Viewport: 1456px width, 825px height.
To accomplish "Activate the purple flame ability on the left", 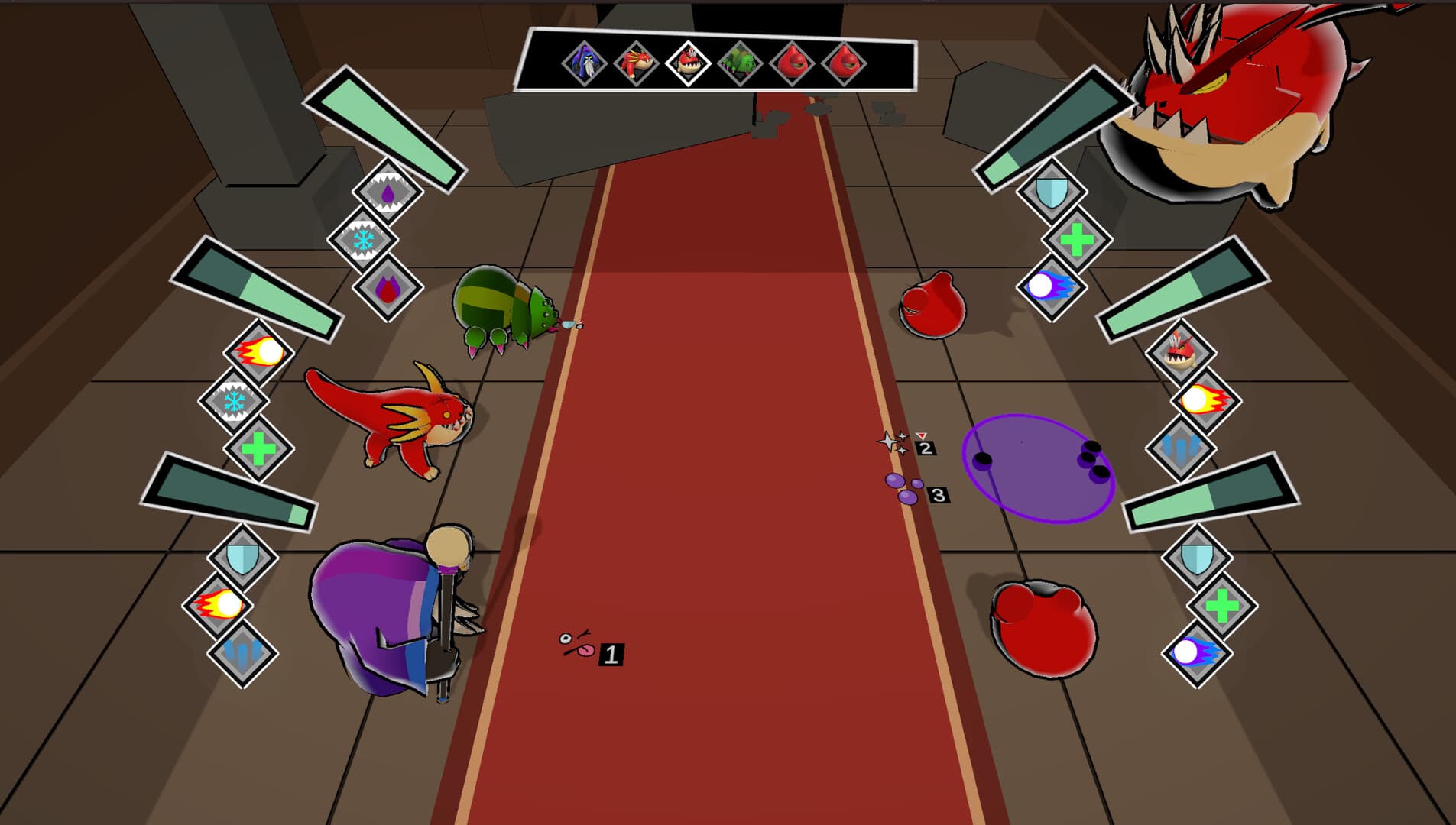I will point(388,286).
